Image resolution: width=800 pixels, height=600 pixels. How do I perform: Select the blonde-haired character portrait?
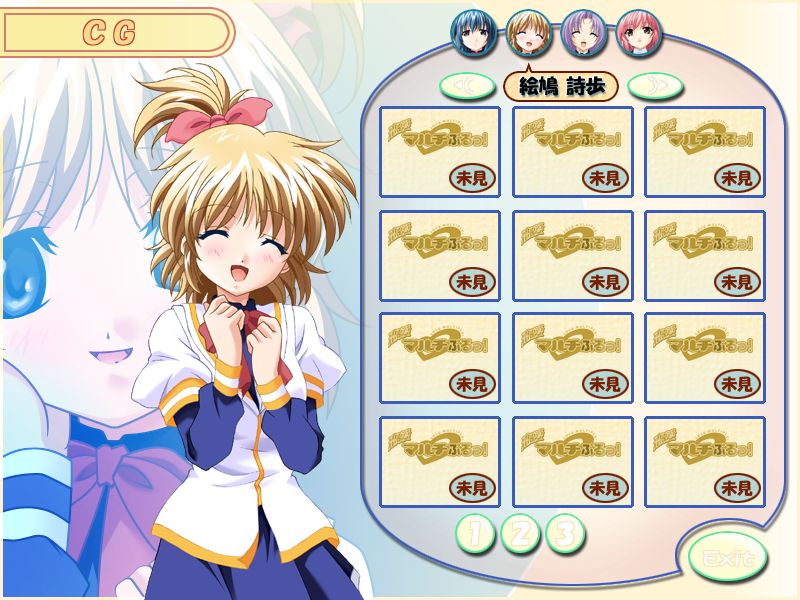[529, 32]
